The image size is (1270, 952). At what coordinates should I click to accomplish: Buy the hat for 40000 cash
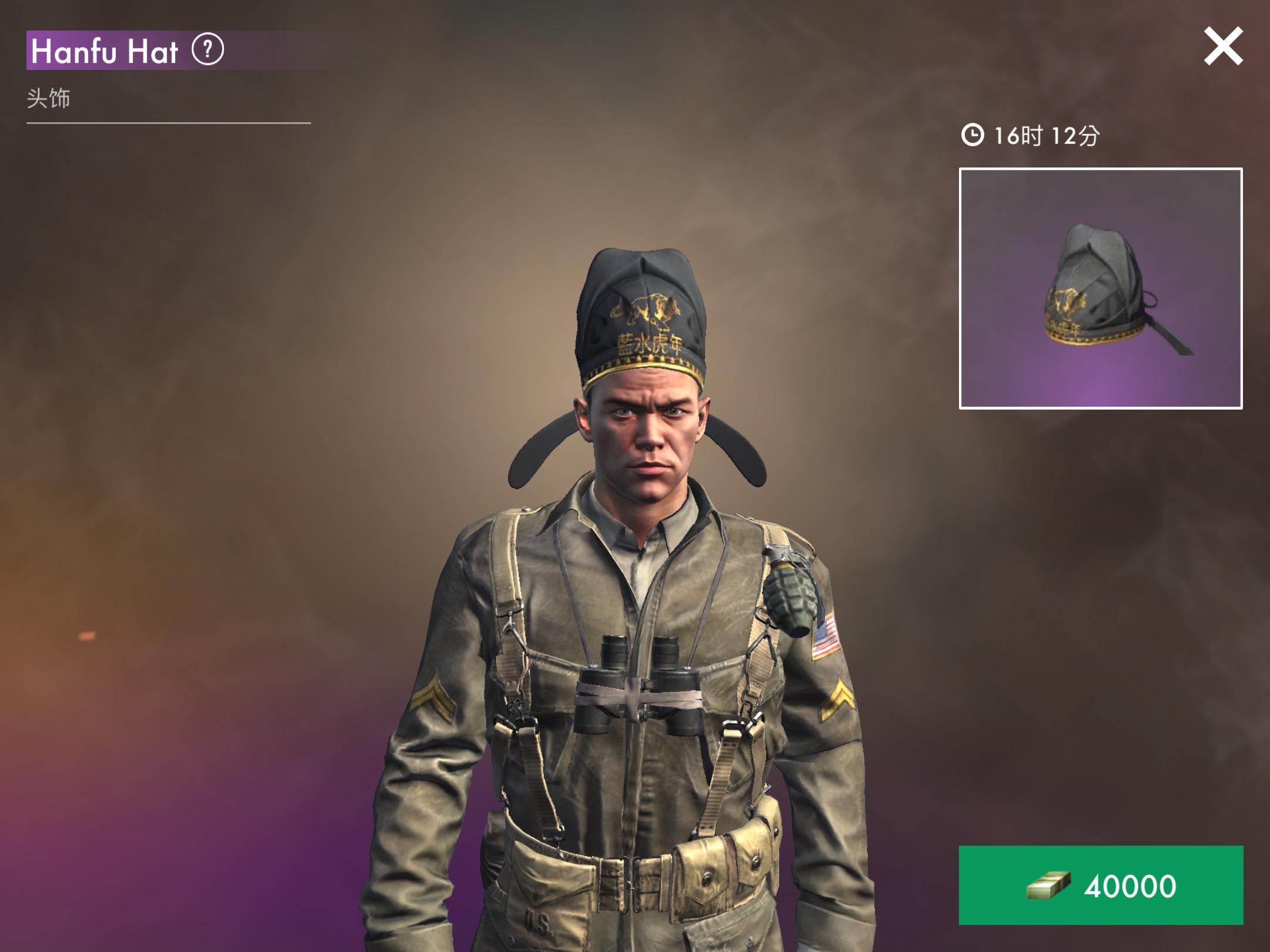click(1101, 885)
